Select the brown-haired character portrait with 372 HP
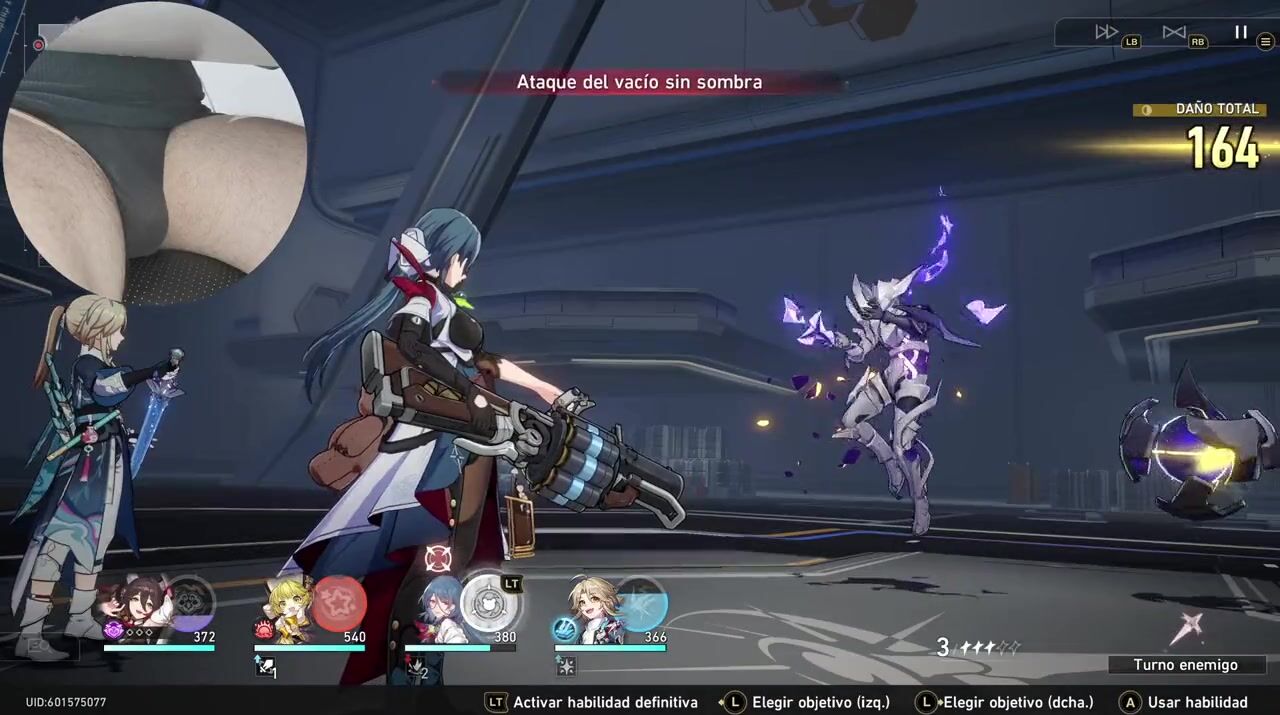 (141, 604)
